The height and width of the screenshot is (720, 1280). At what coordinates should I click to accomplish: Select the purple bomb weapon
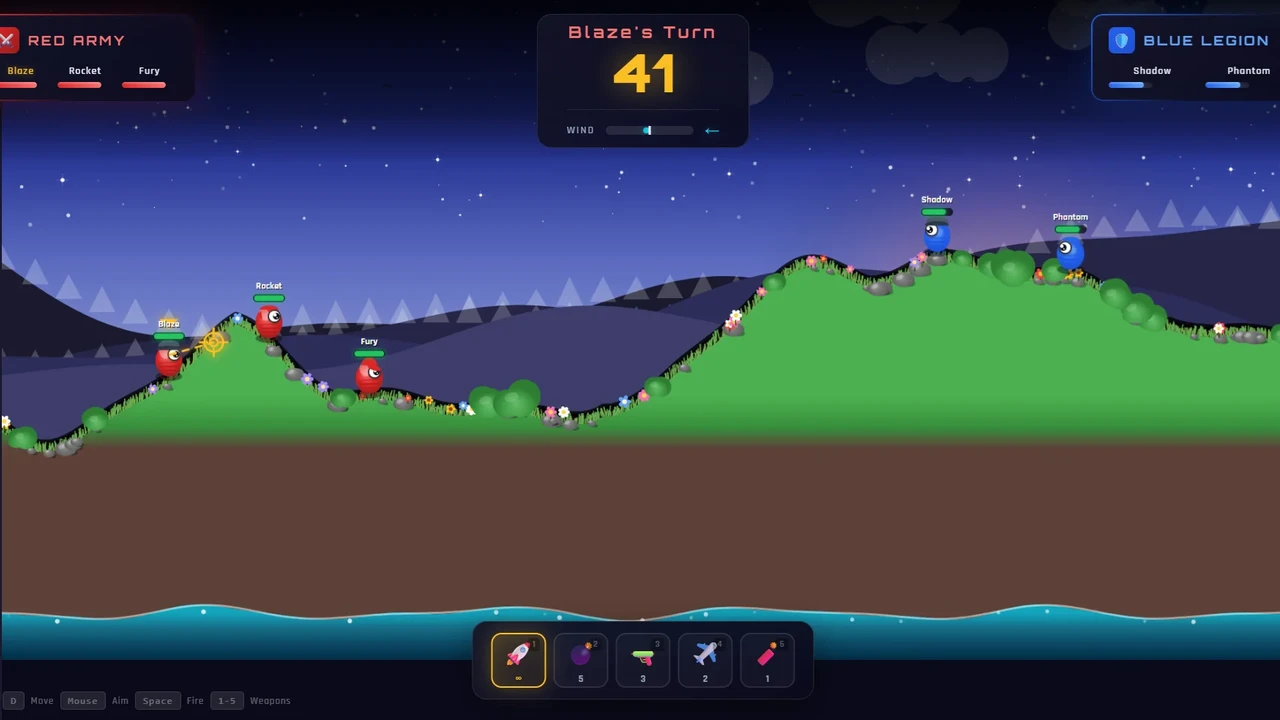[x=580, y=657]
